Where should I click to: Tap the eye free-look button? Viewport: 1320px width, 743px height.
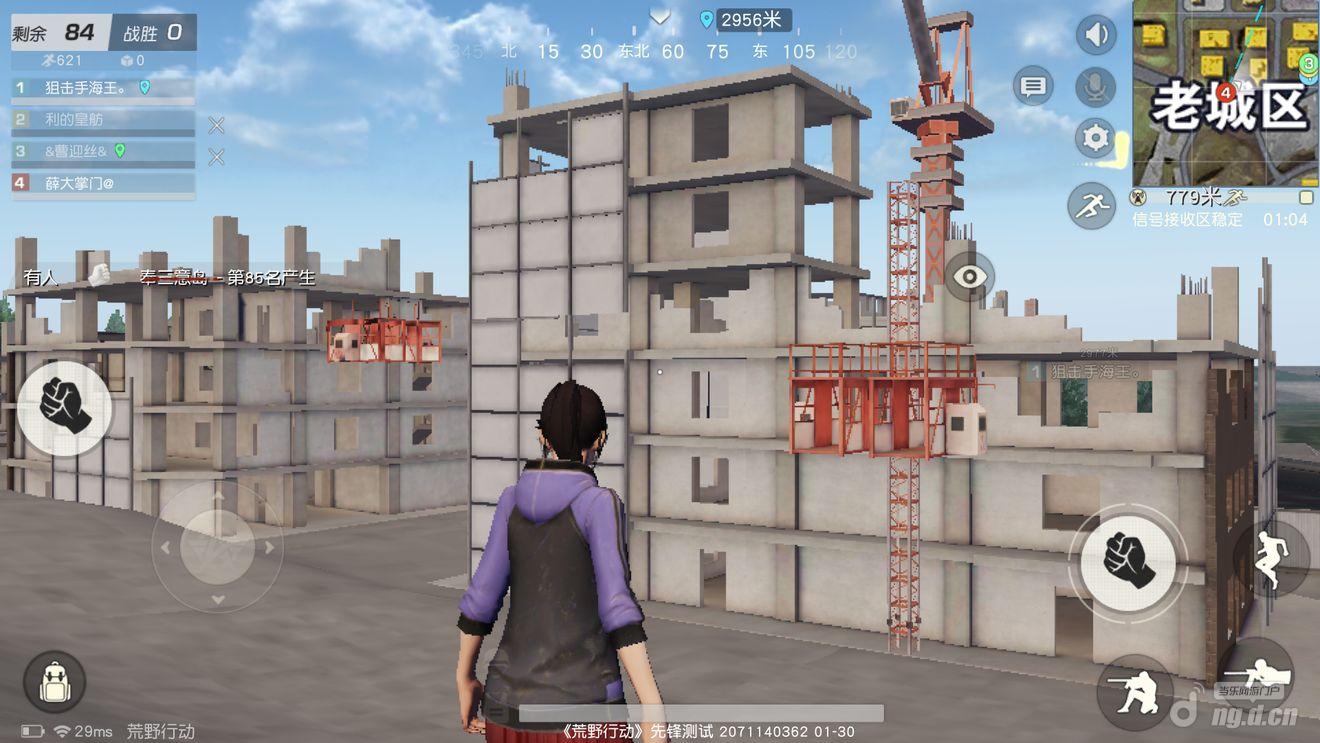[x=970, y=277]
